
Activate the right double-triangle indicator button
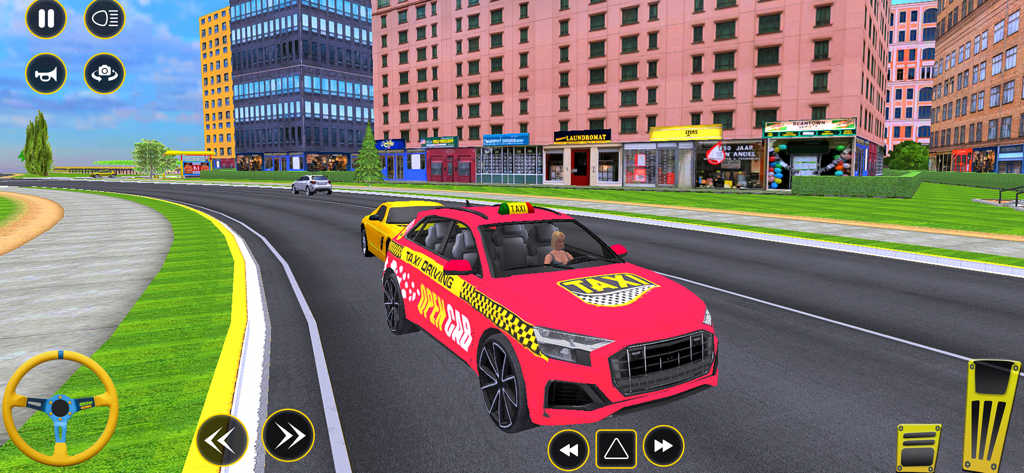(663, 446)
